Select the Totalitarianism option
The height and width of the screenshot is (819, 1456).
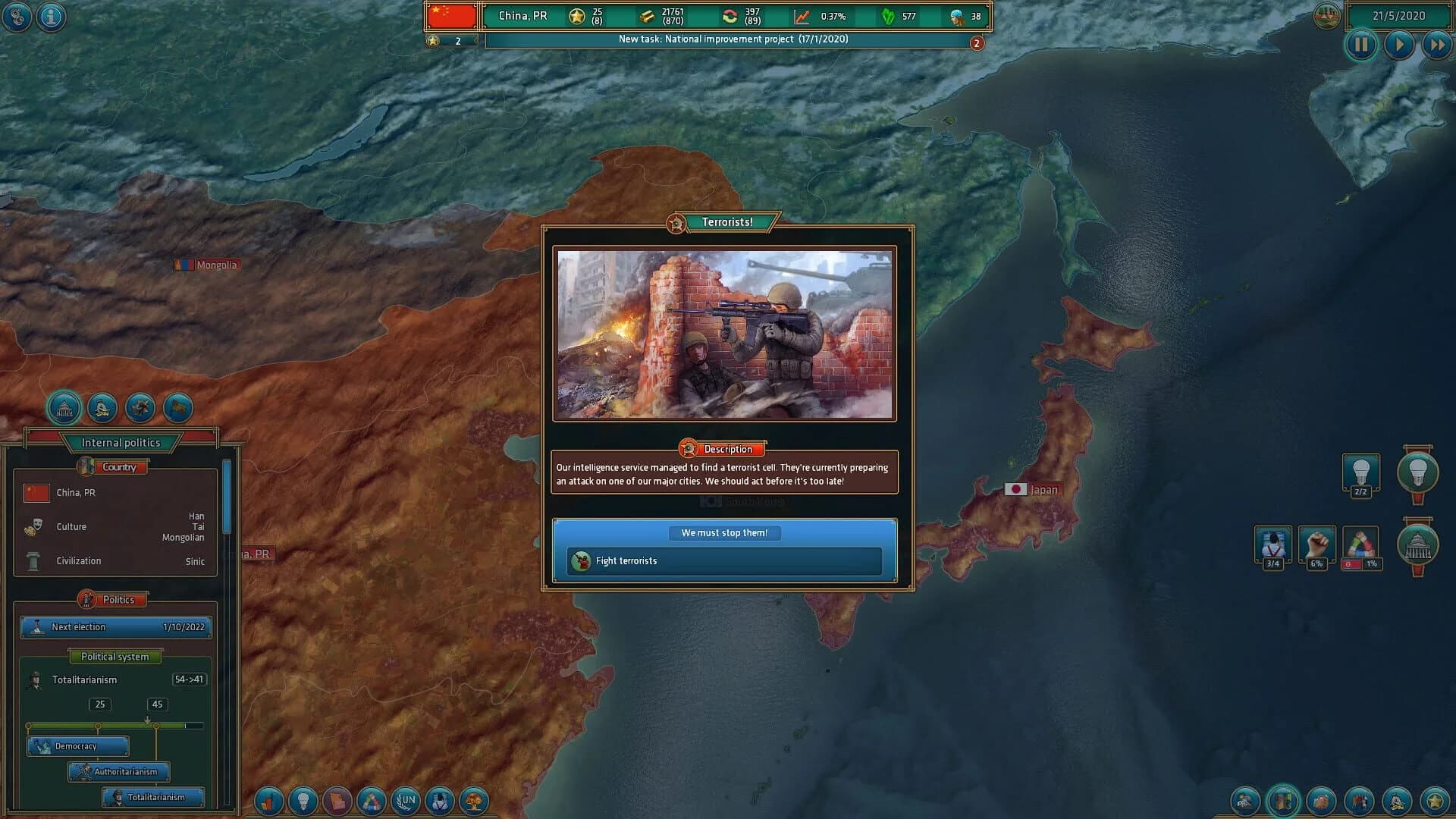[x=152, y=797]
